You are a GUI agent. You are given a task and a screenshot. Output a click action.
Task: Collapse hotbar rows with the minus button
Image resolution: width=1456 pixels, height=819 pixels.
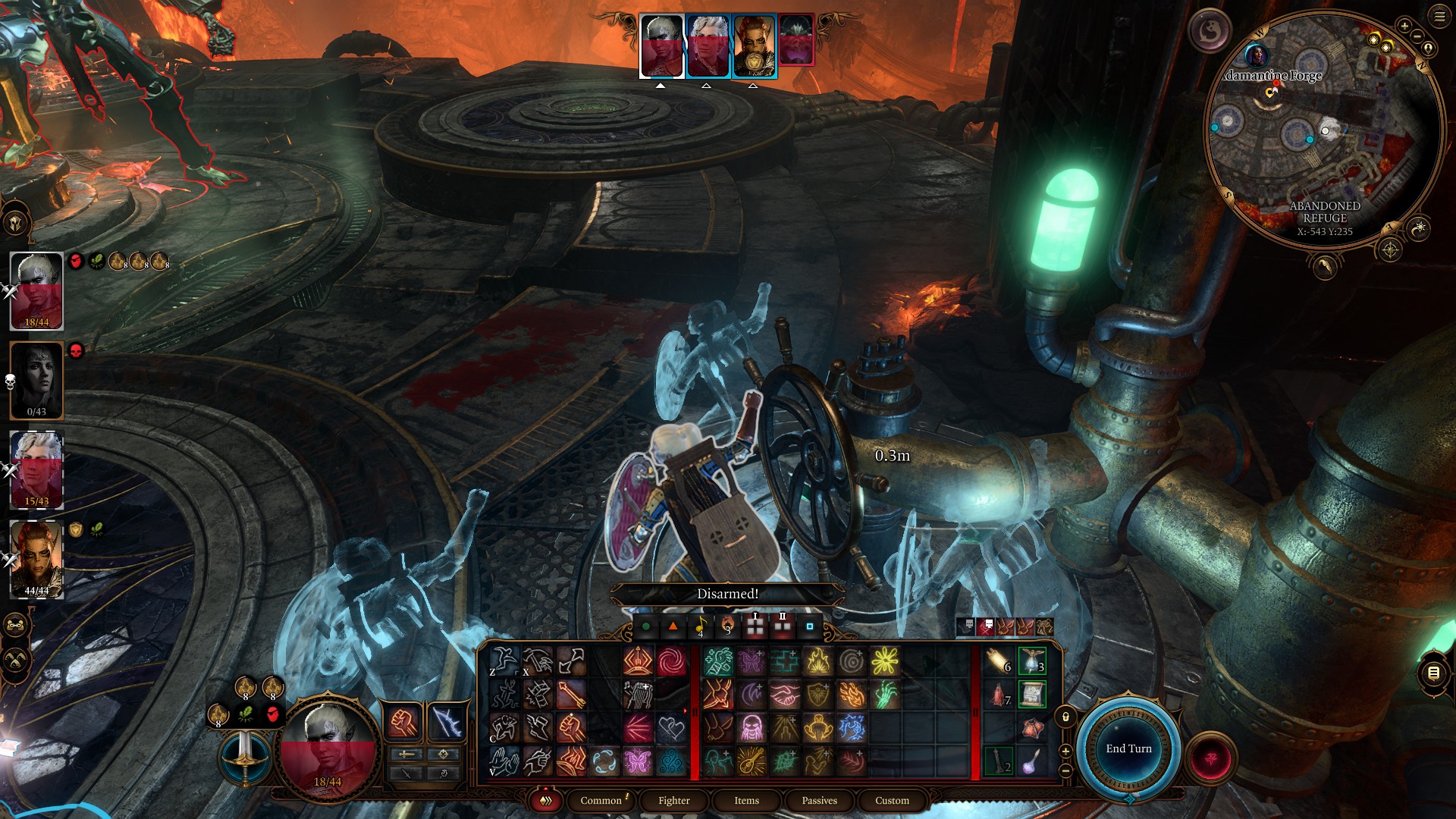click(x=1065, y=770)
